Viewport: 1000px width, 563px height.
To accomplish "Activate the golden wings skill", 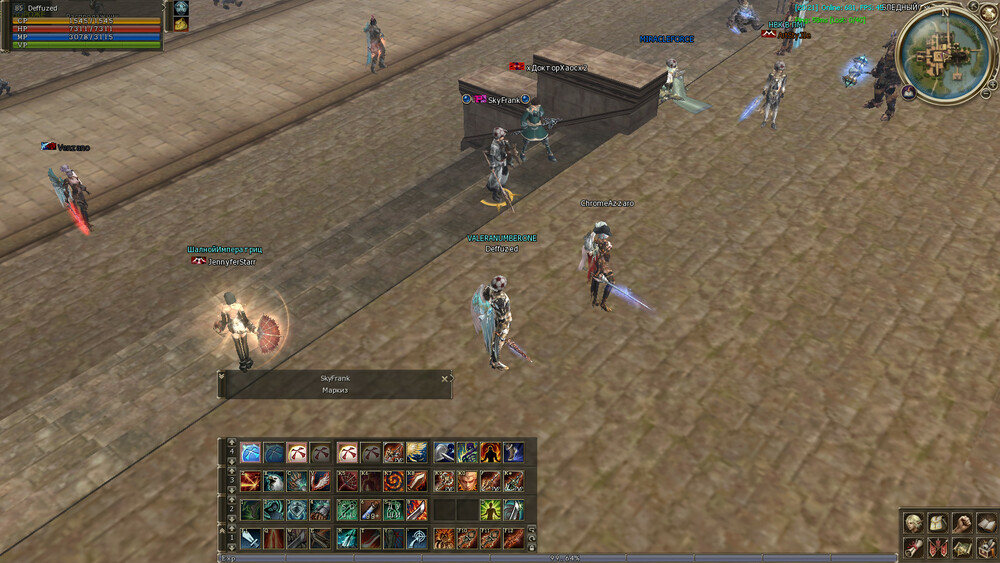I will click(417, 452).
